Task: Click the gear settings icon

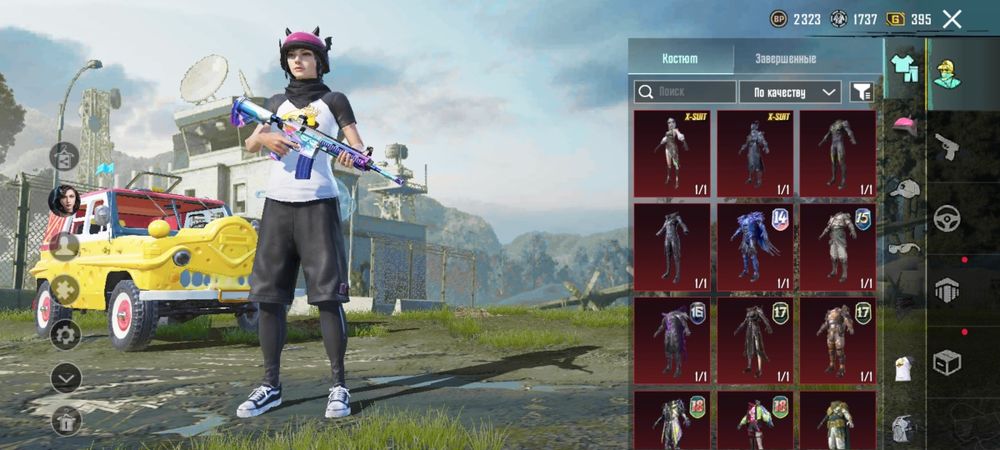Action: point(65,333)
